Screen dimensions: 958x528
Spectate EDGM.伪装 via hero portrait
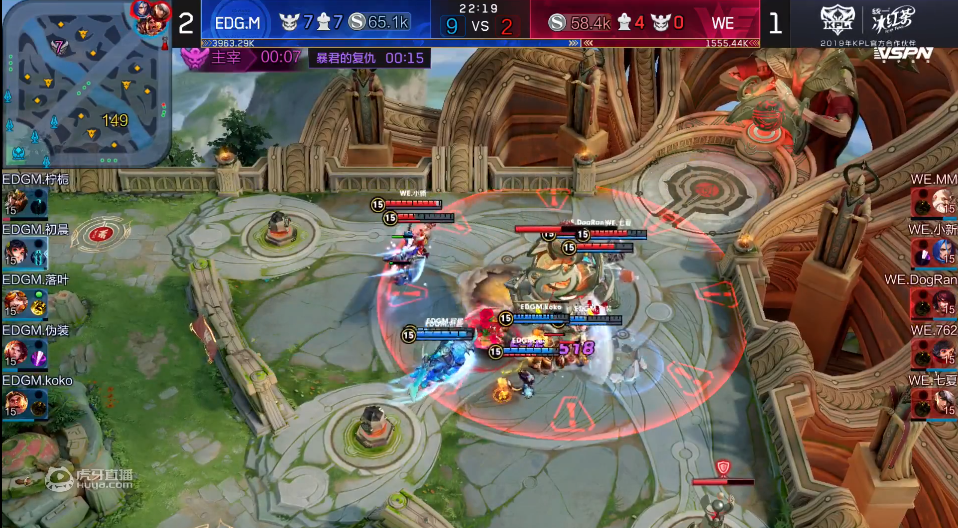coord(17,353)
